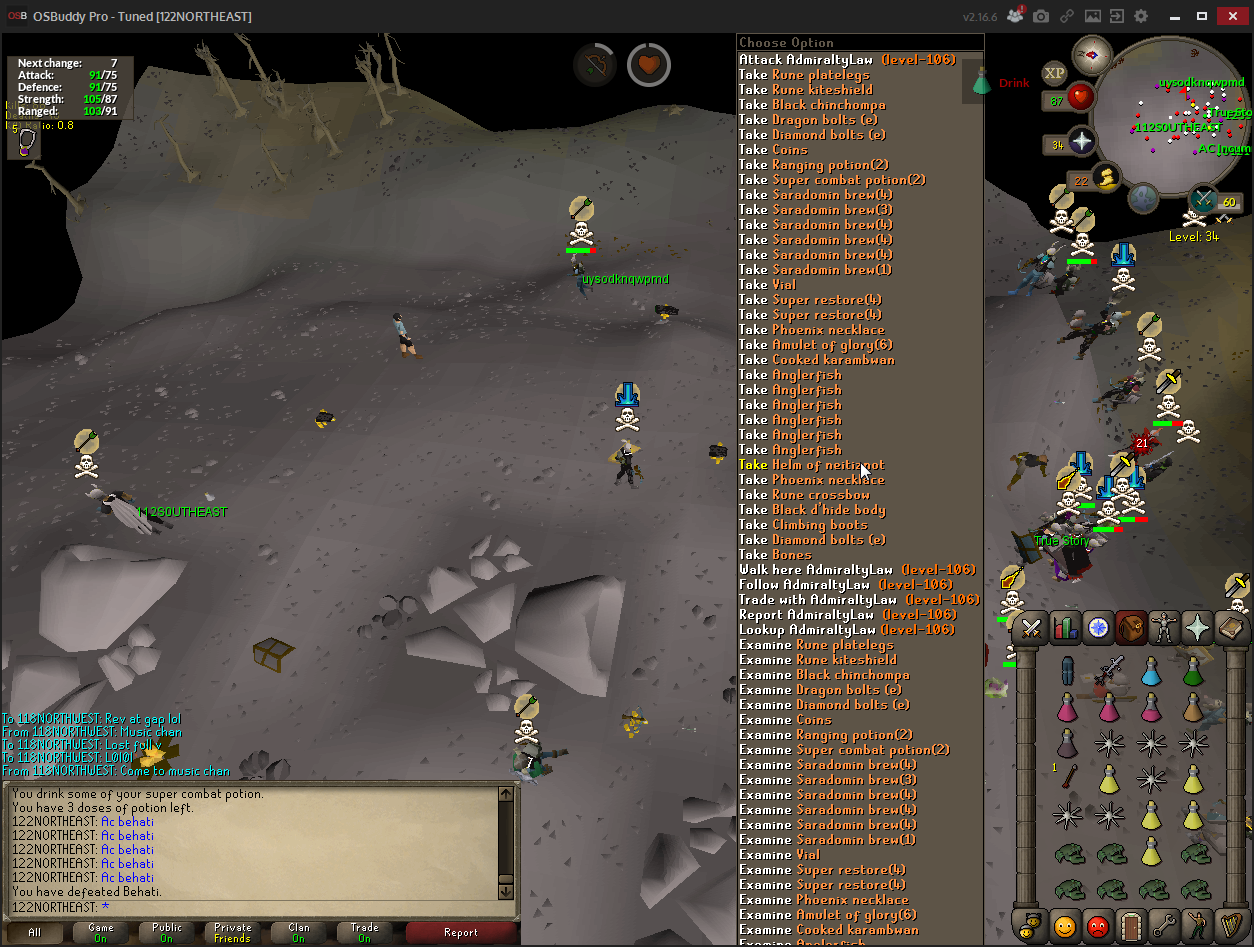Viewport: 1254px width, 947px height.
Task: Show the worn equipment tab
Action: click(x=1164, y=628)
